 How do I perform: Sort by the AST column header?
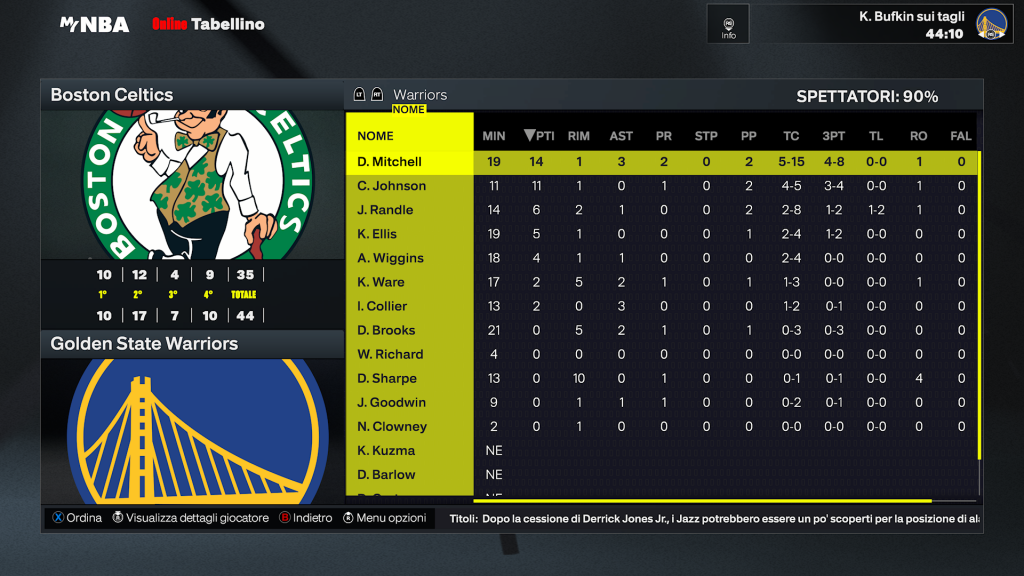(x=621, y=136)
